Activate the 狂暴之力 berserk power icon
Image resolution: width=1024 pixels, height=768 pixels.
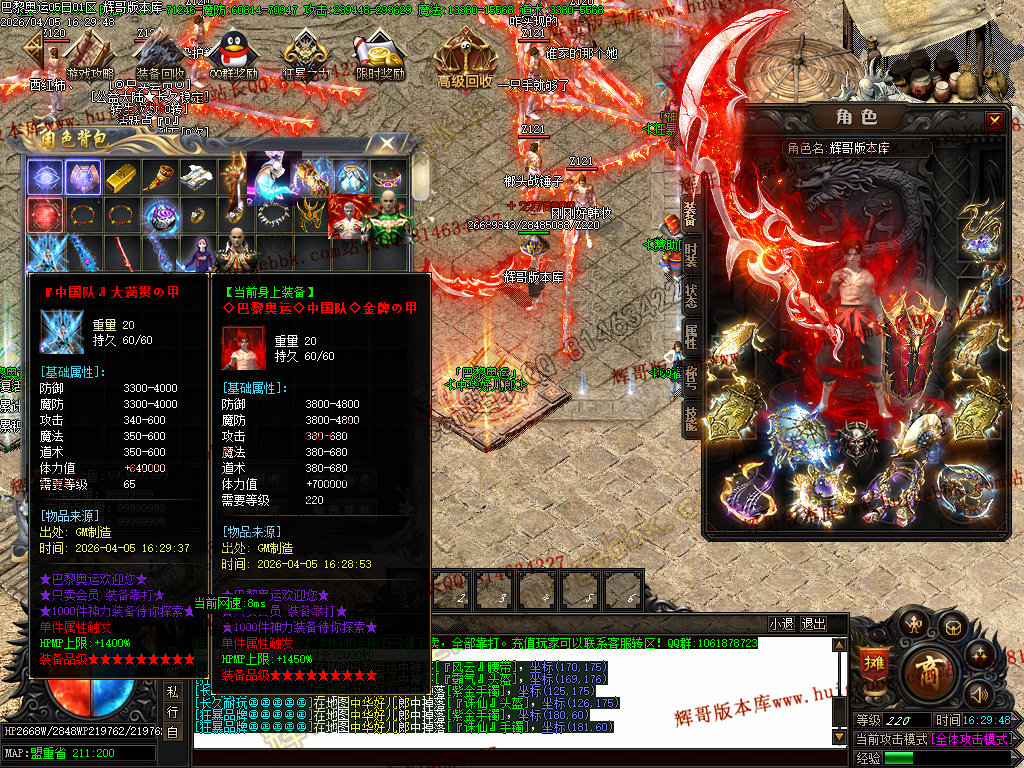coord(305,55)
